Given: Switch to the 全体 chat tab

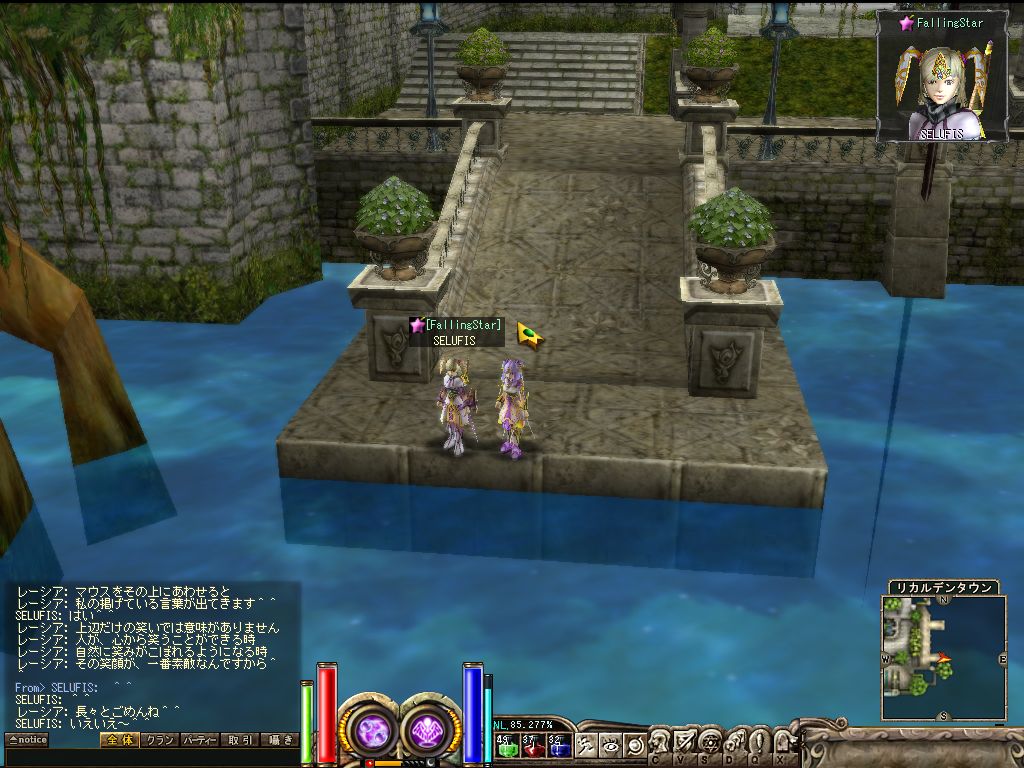Looking at the screenshot, I should click(x=119, y=740).
